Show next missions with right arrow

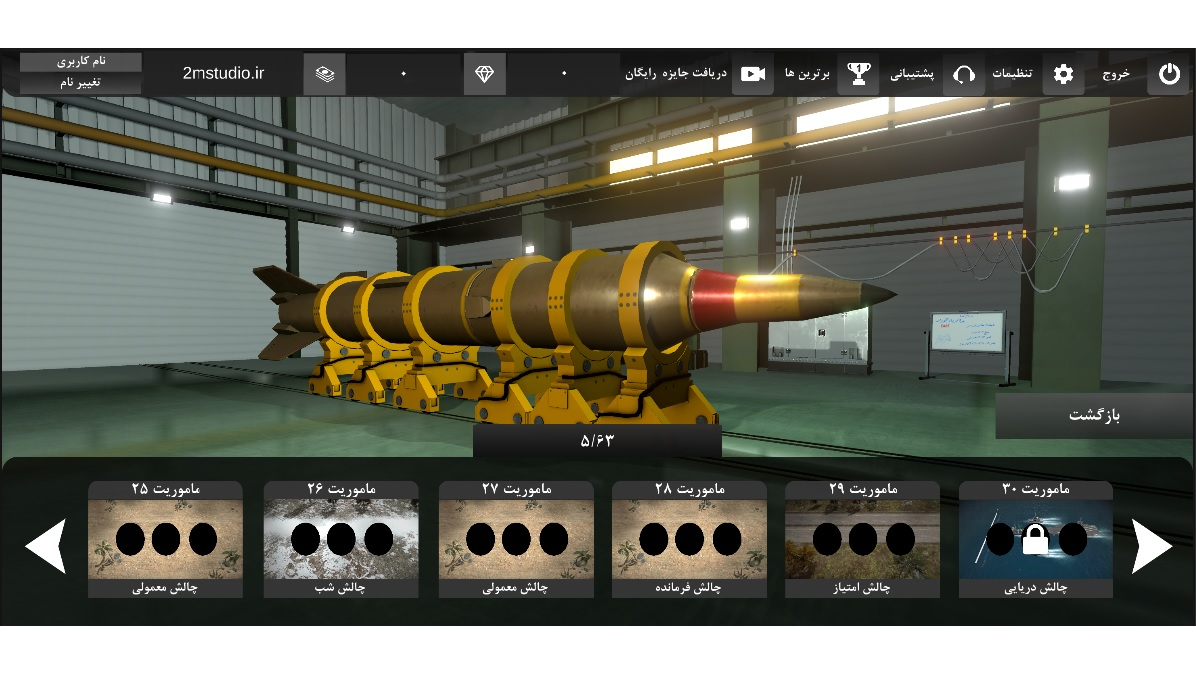point(1151,546)
